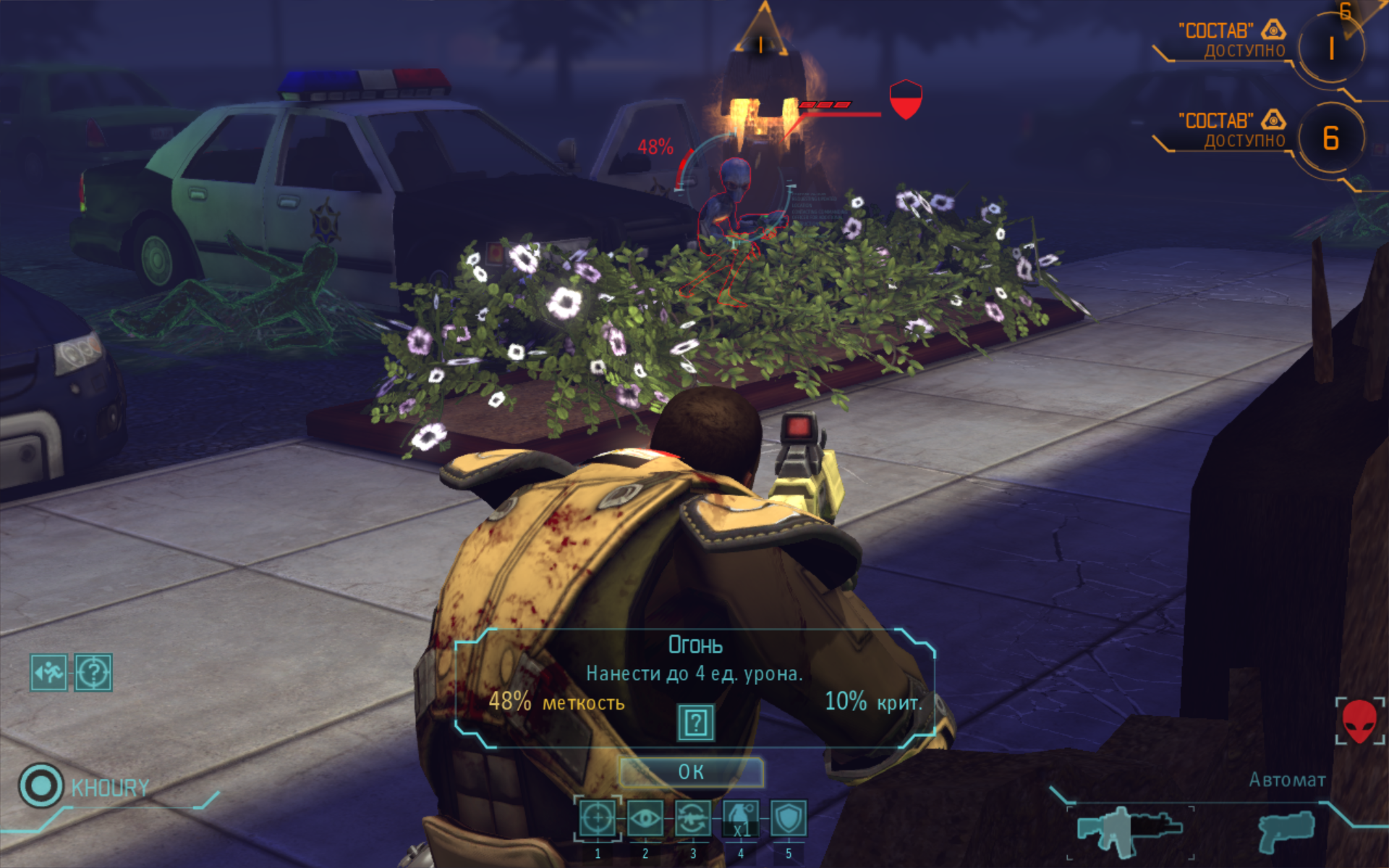Open the shot info question mark box
Screen dimensions: 1389x868
(695, 722)
